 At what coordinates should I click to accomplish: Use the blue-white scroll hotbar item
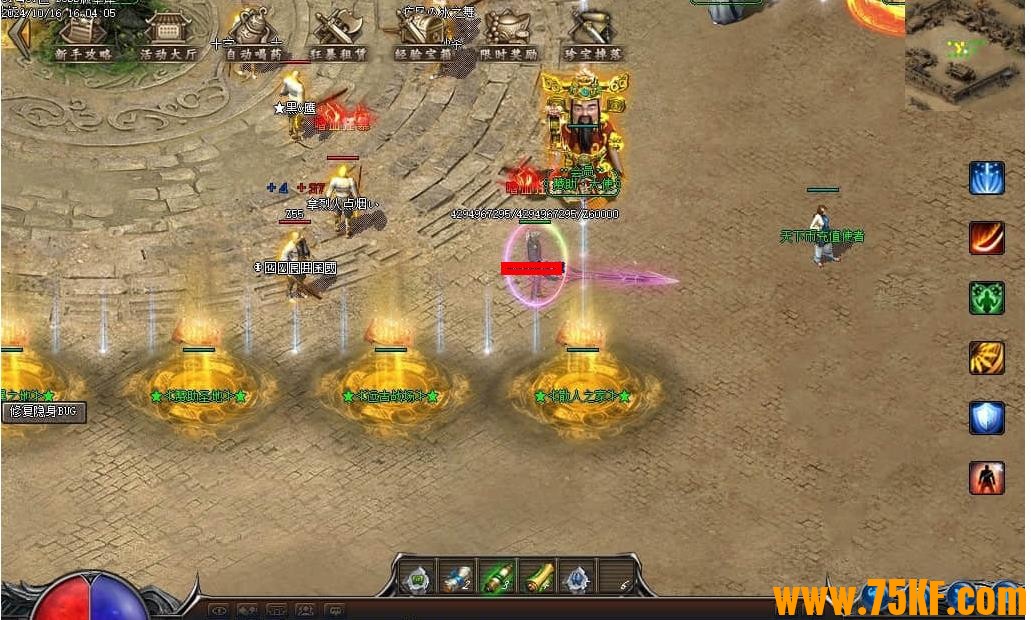457,578
